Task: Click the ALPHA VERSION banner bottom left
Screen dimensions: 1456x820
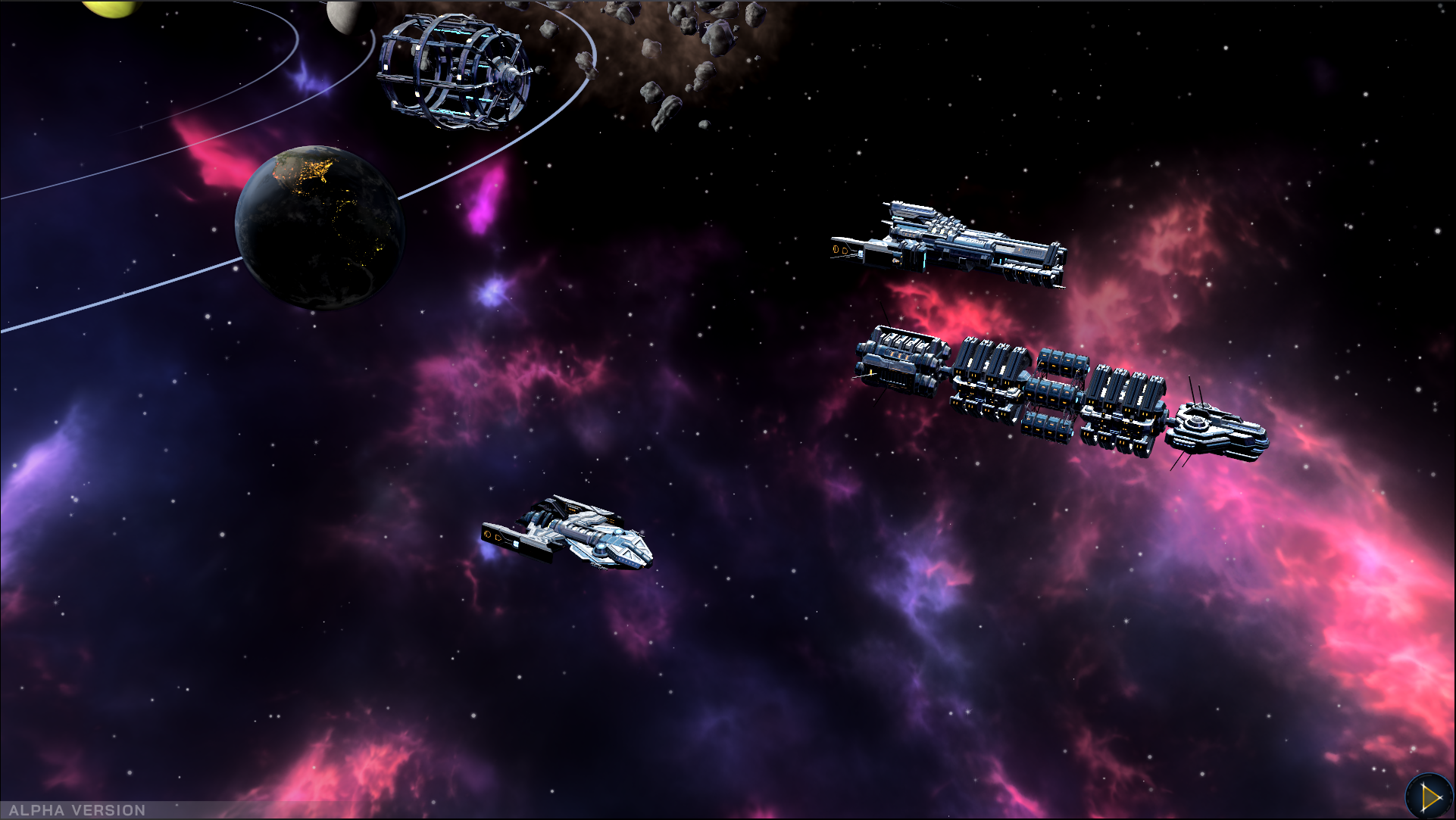Action: [76, 809]
